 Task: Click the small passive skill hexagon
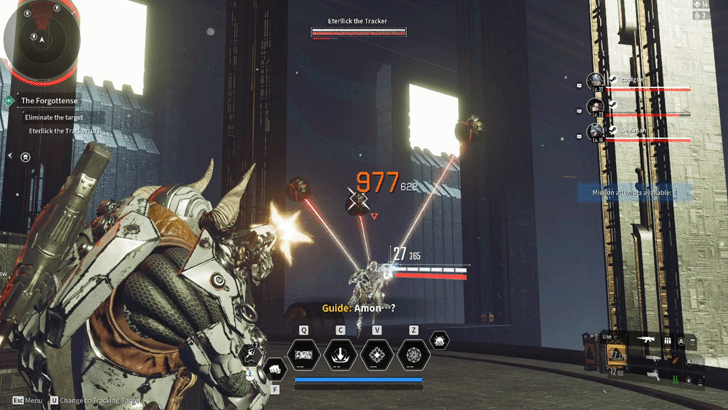coord(439,340)
